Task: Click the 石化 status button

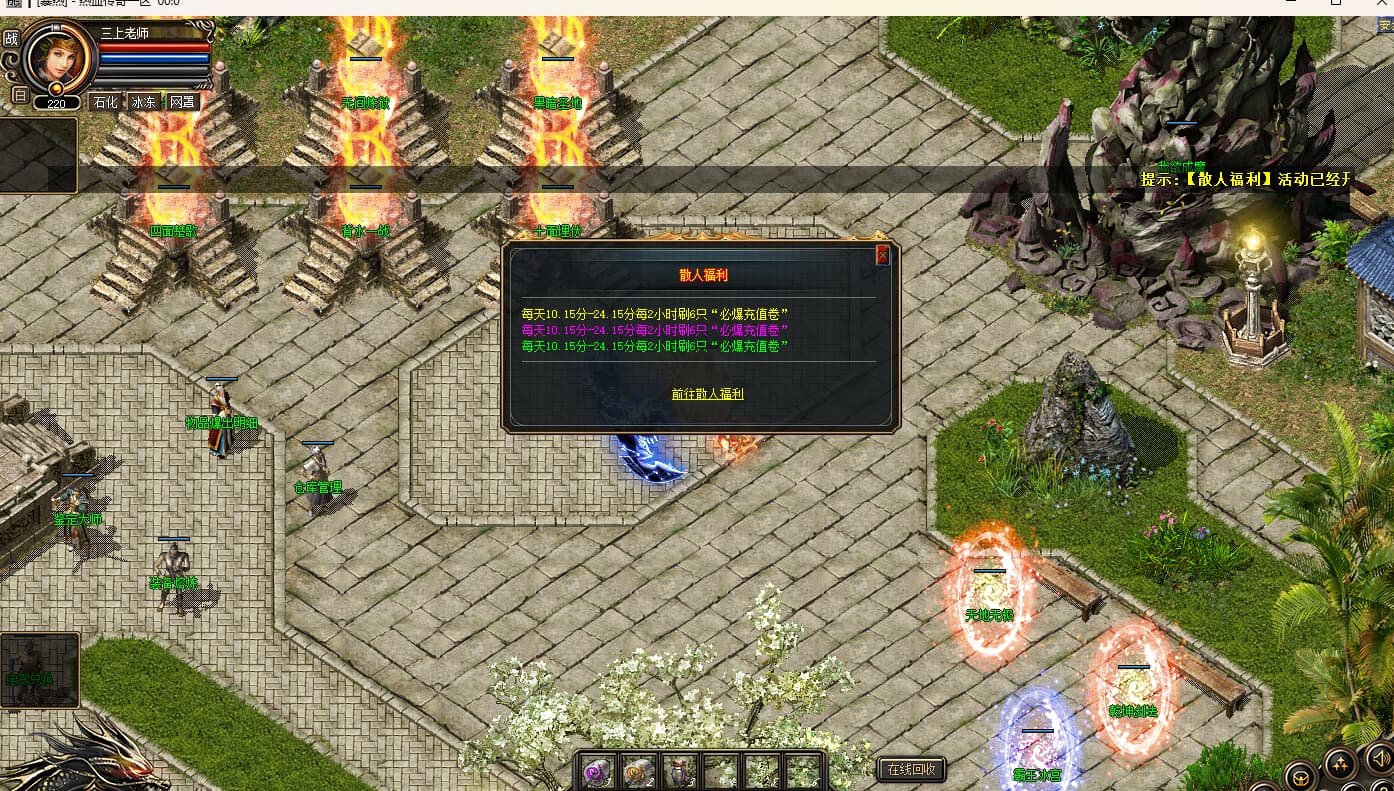Action: (105, 102)
